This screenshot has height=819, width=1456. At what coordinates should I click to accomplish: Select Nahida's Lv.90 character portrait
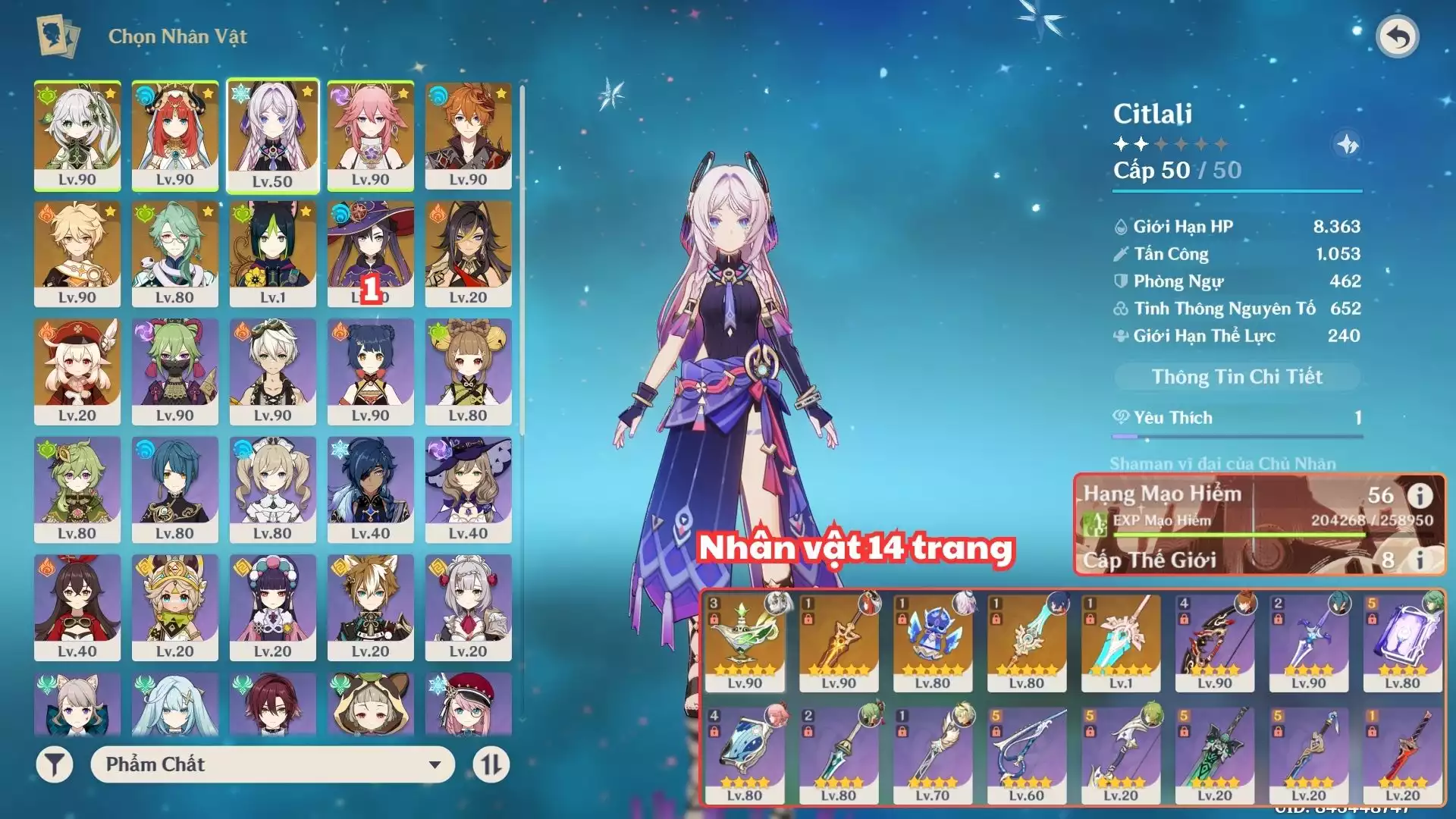(x=77, y=135)
